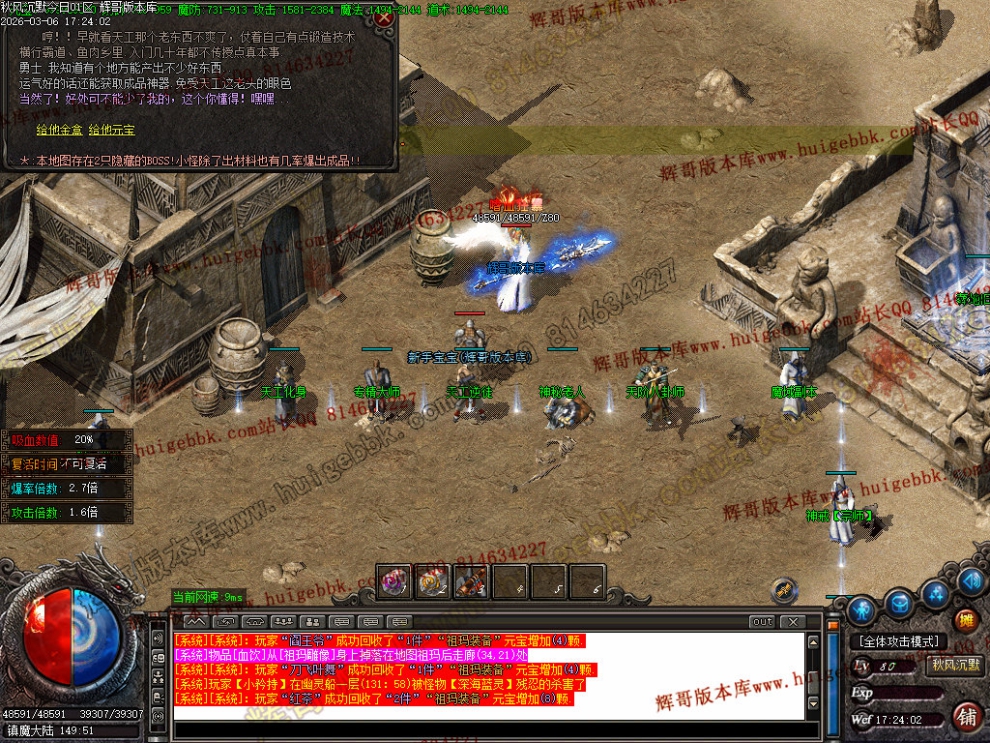Choose the 给他元宝 dialogue option
The width and height of the screenshot is (990, 743).
click(111, 130)
